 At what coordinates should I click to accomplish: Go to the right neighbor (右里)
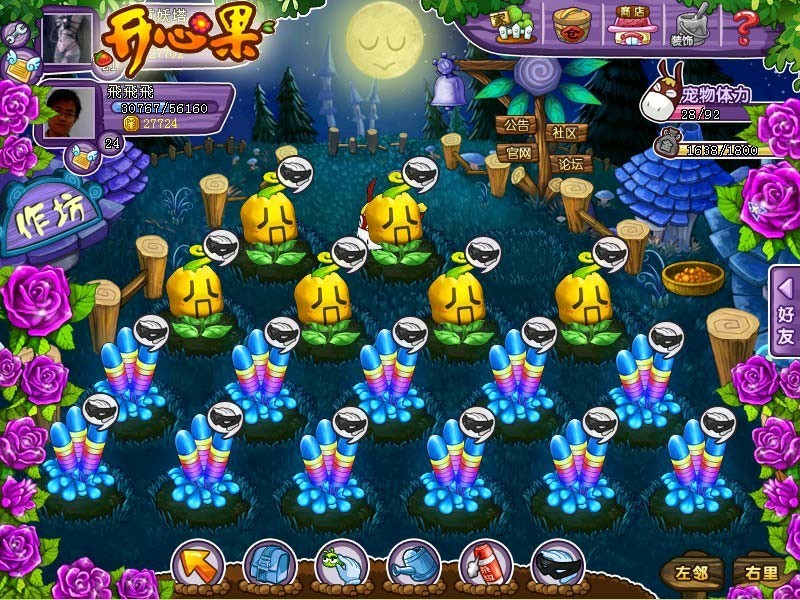(756, 573)
